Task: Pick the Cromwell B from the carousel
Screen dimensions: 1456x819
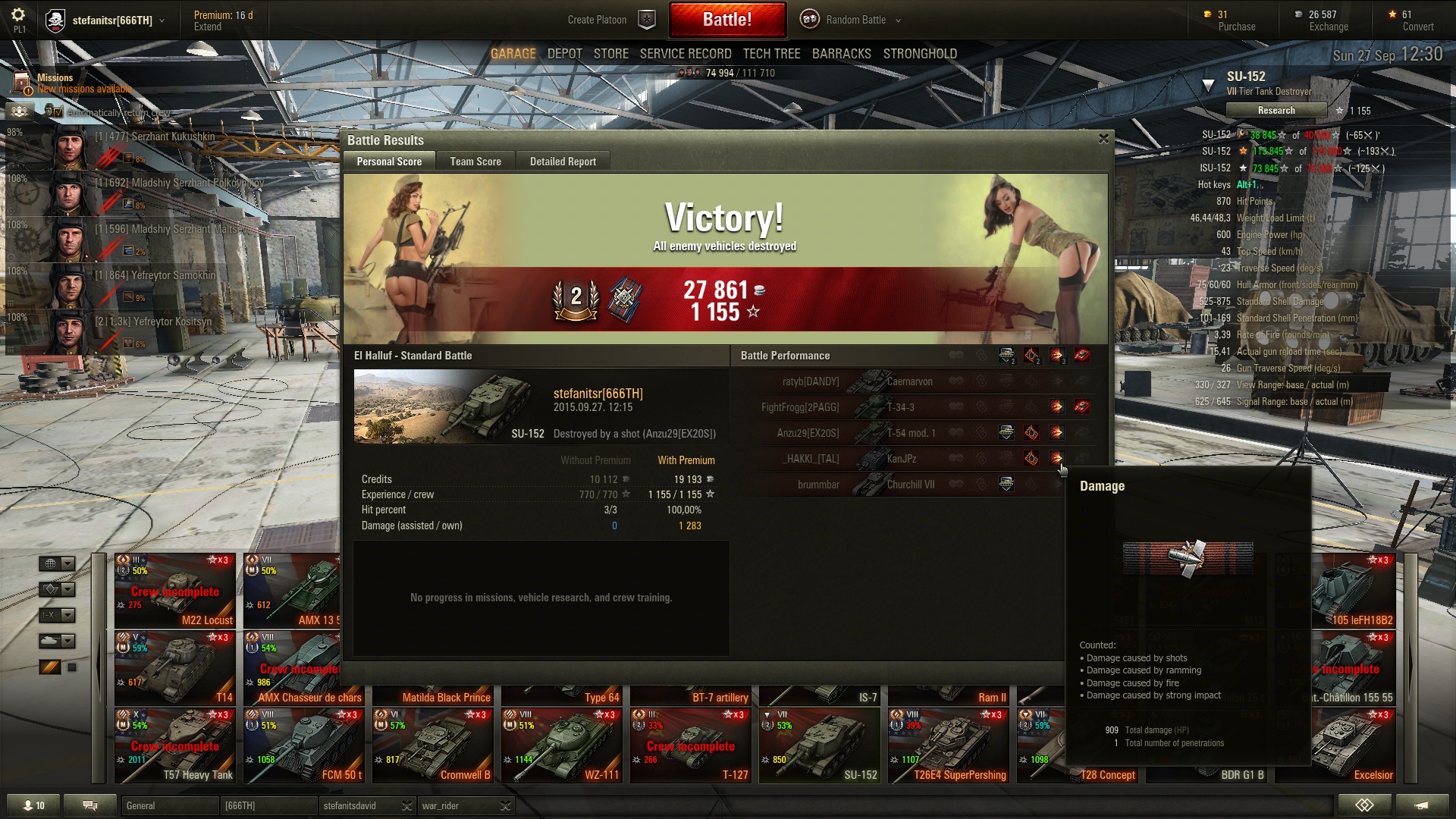Action: pyautogui.click(x=433, y=745)
